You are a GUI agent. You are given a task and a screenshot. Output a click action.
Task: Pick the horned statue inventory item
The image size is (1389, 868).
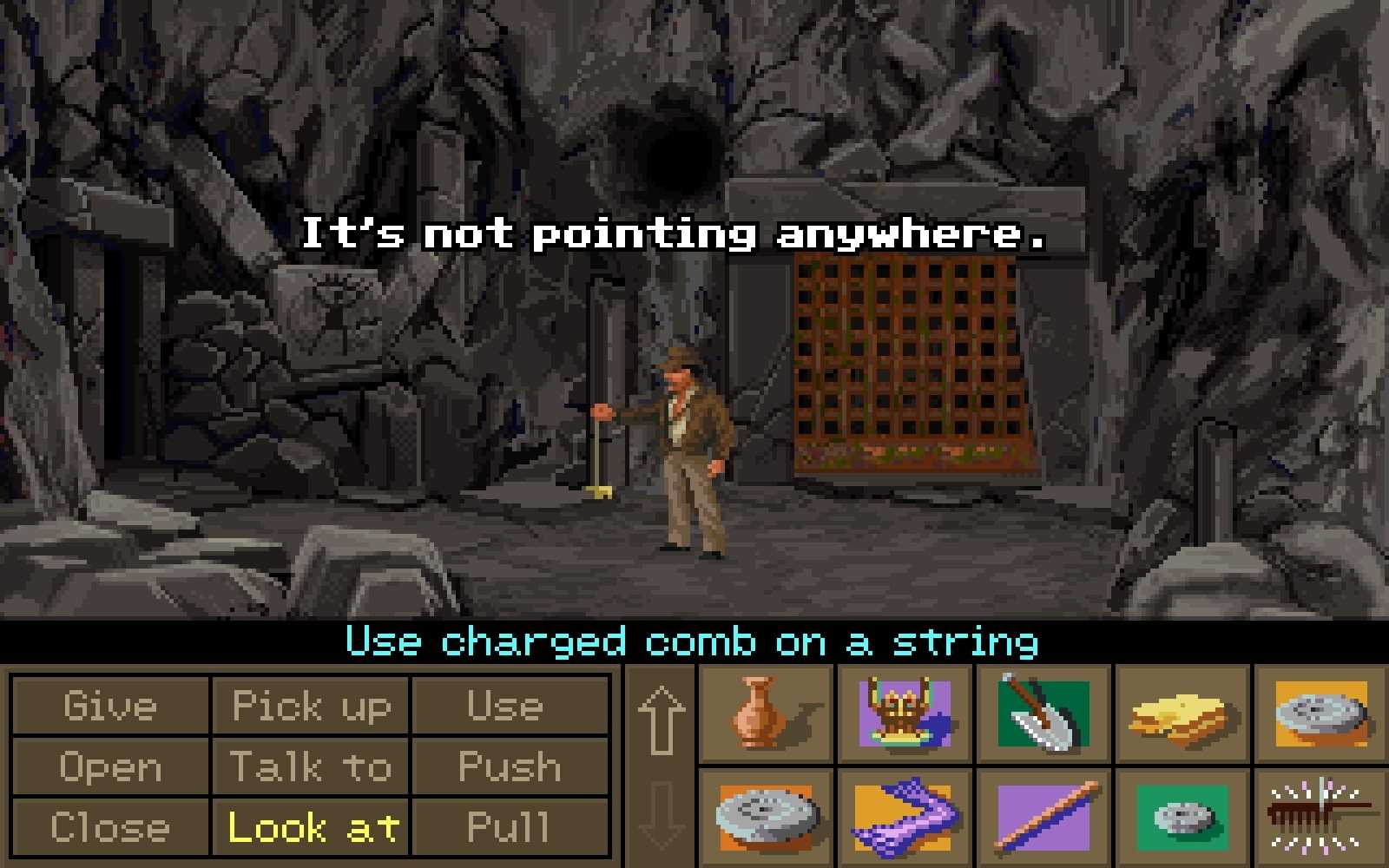905,713
